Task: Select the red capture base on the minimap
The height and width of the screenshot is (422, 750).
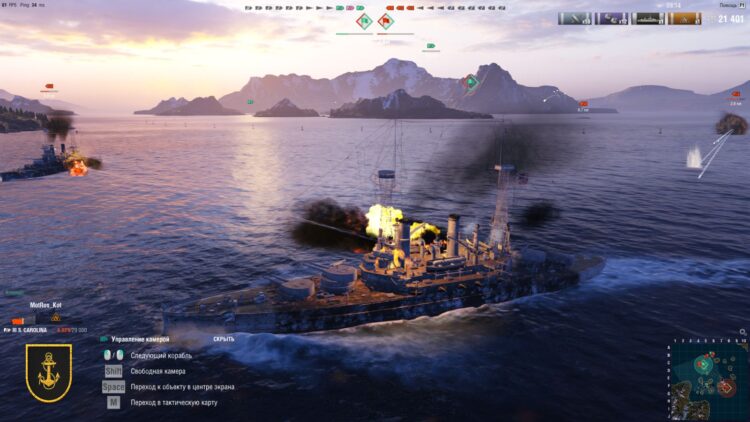Action: tap(726, 387)
